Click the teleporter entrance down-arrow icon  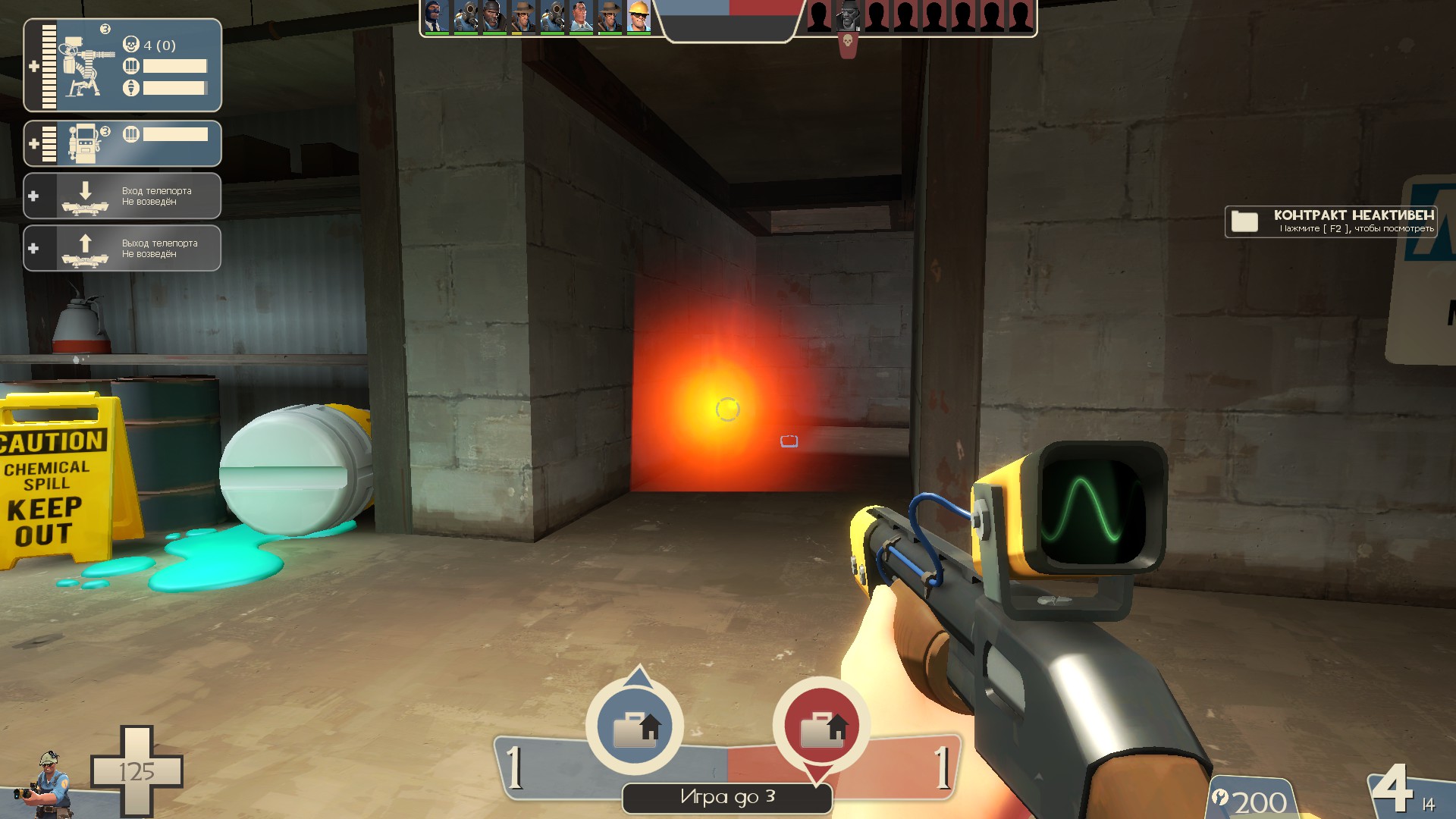point(86,196)
